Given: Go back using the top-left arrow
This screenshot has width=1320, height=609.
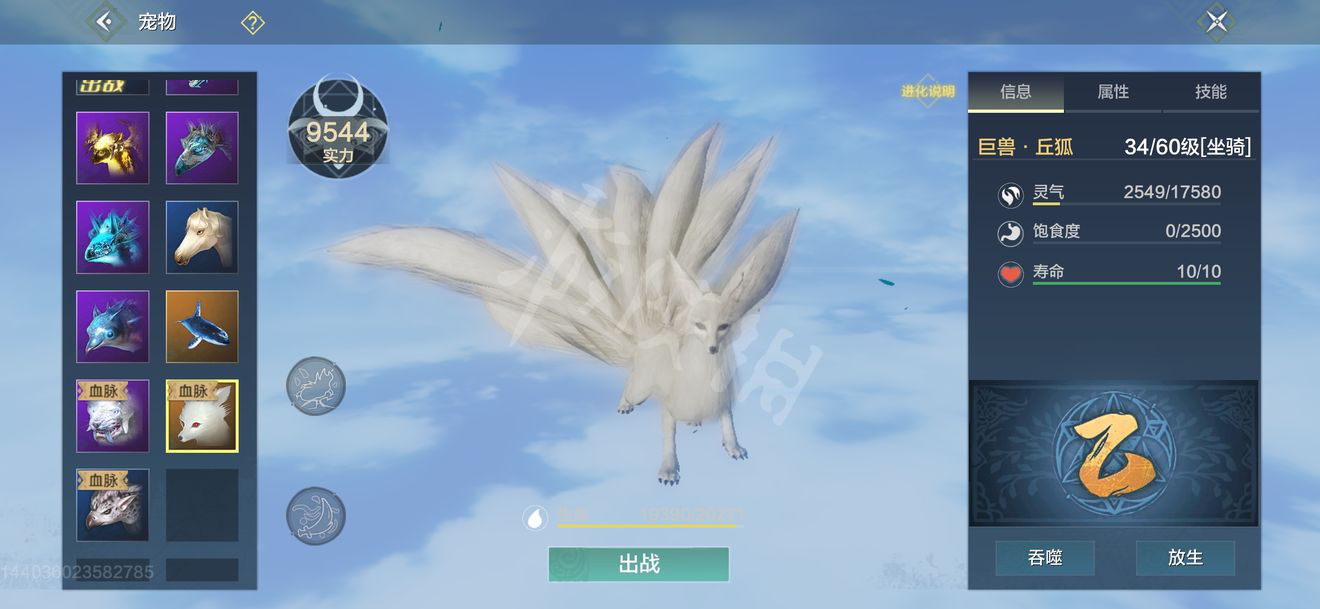Looking at the screenshot, I should pos(104,21).
